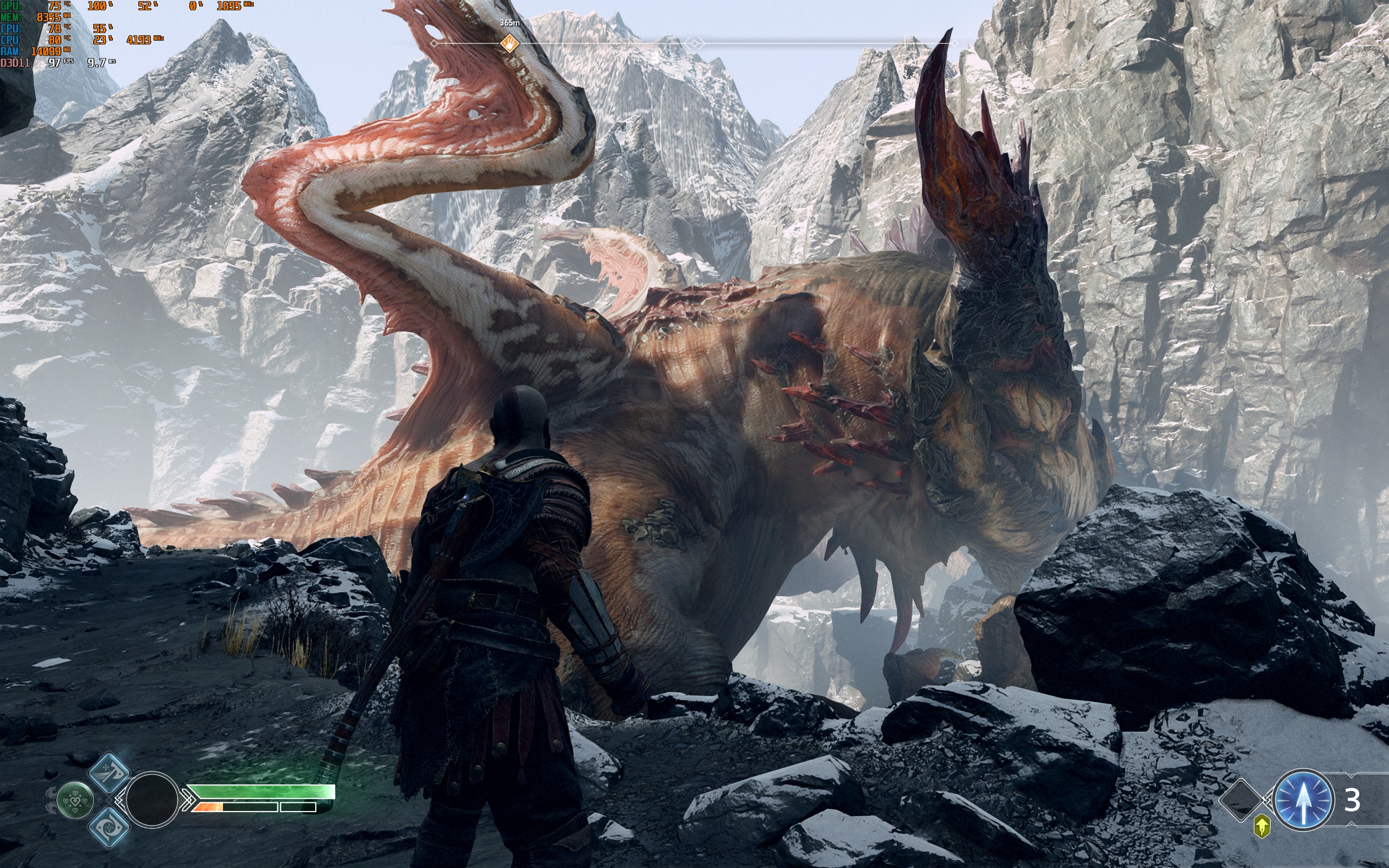Select the blue arrow ammo icon
The height and width of the screenshot is (868, 1389).
1303,800
